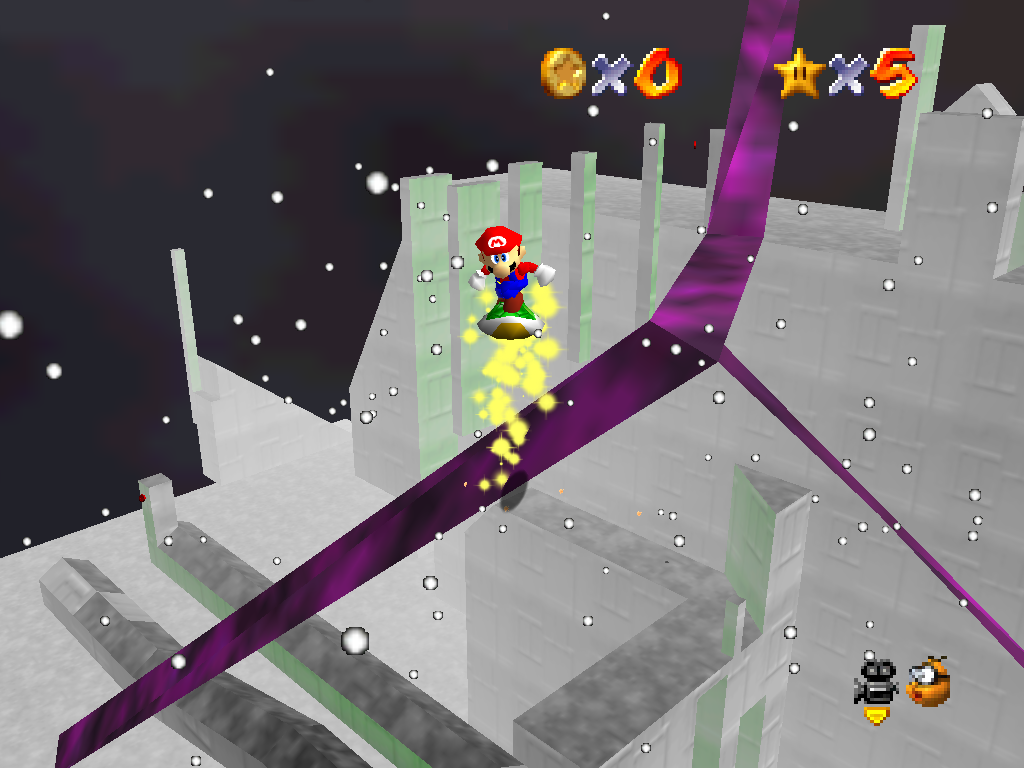Select the Lakitu camera mode icon
The width and height of the screenshot is (1024, 768).
(x=928, y=682)
